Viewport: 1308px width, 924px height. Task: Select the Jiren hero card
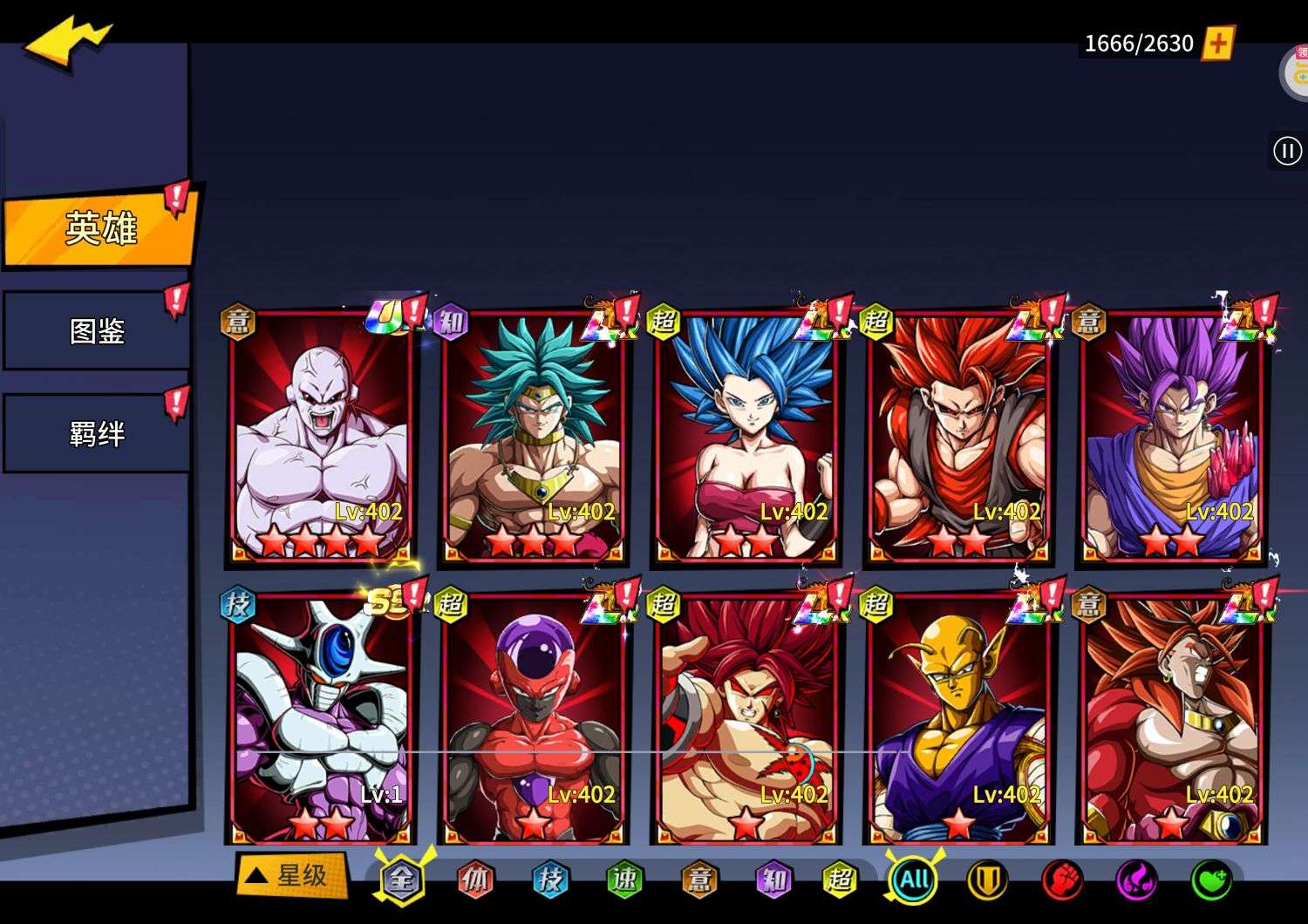tap(320, 436)
